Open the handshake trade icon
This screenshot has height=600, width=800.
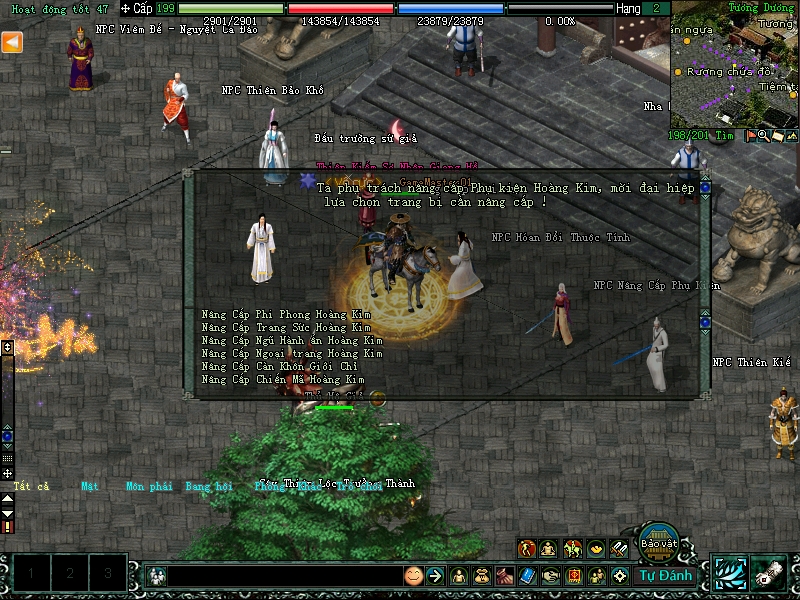click(x=551, y=576)
